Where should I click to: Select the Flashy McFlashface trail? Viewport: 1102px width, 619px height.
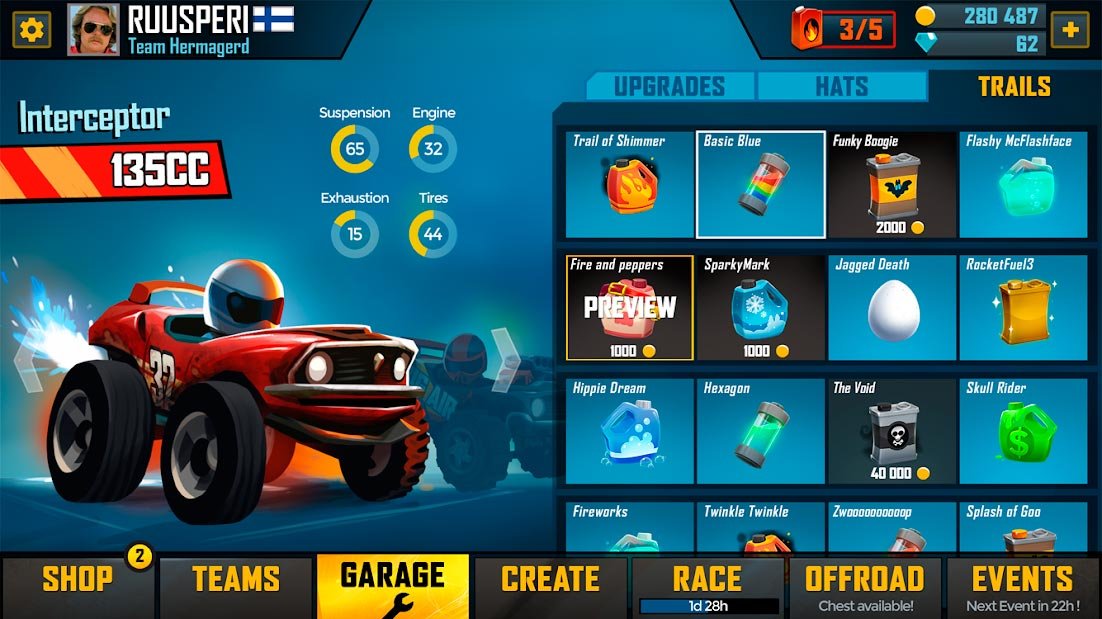point(1023,185)
